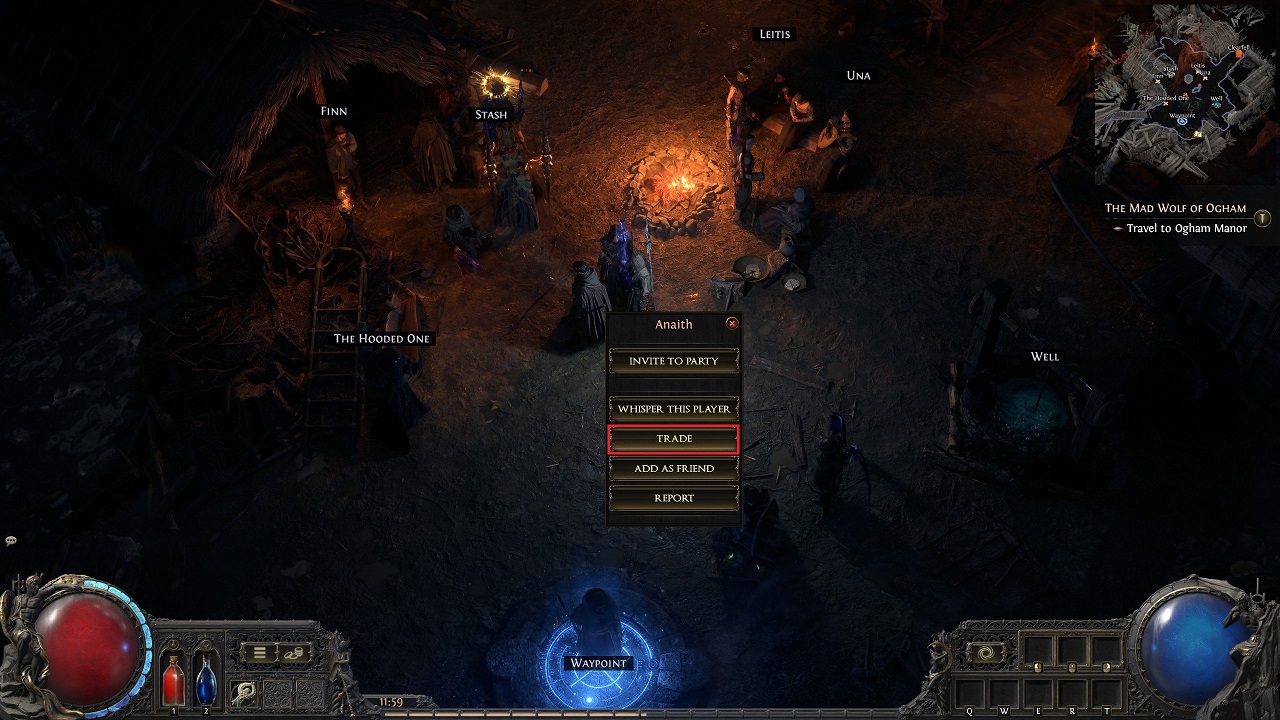Click Add as Friend
The height and width of the screenshot is (720, 1280).
pyautogui.click(x=673, y=468)
